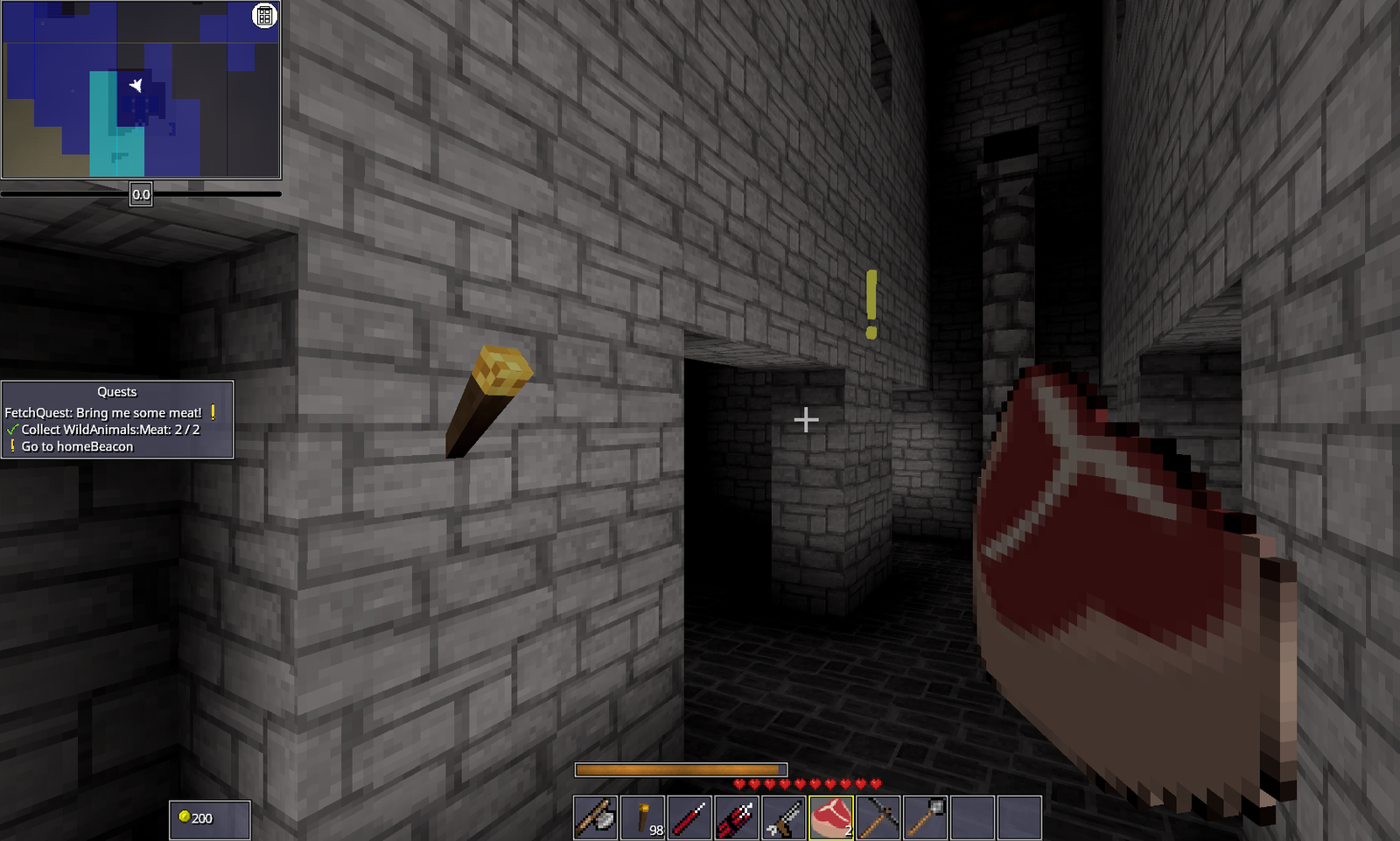Select the axe hotbar slot
Image resolution: width=1400 pixels, height=841 pixels.
(x=596, y=818)
